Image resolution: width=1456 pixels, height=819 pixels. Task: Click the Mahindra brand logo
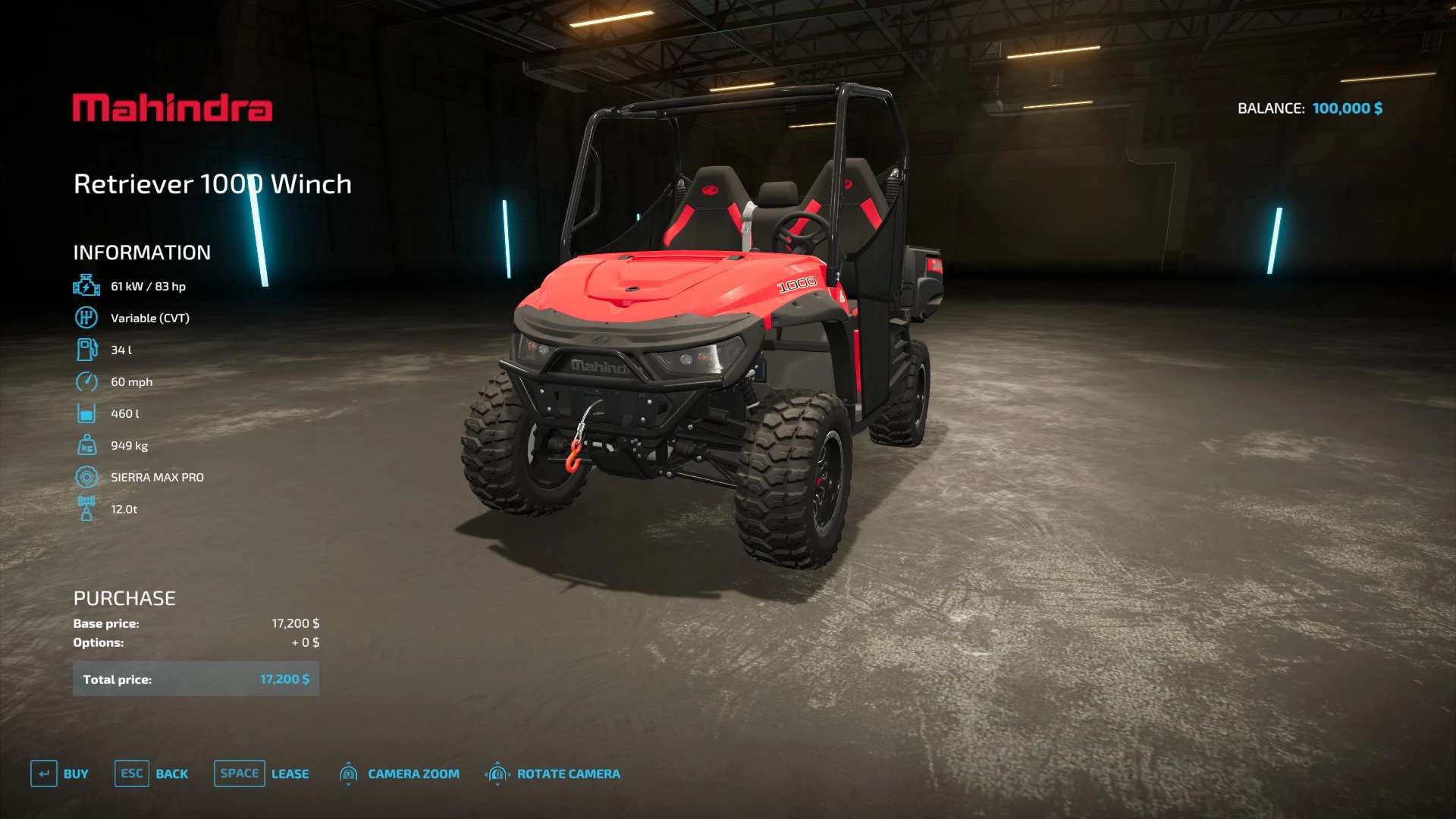pyautogui.click(x=173, y=108)
